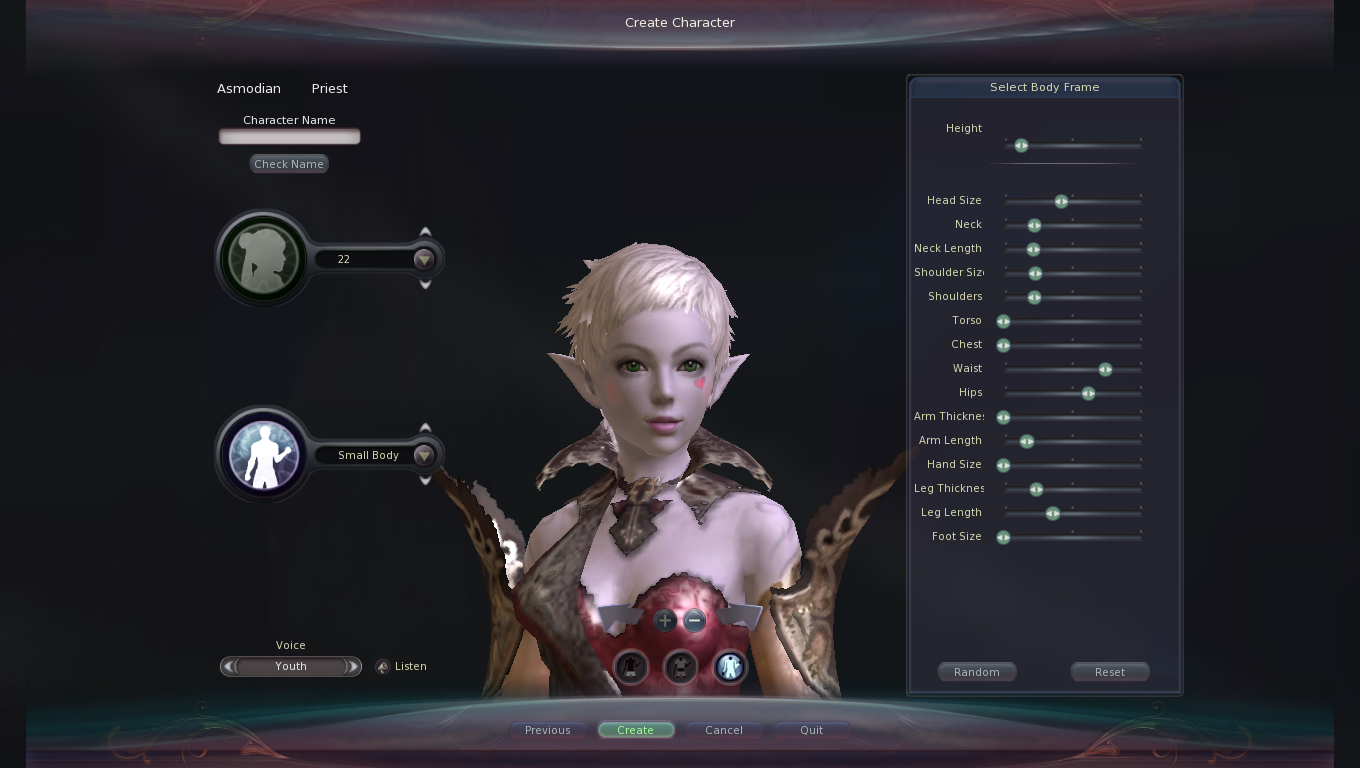Viewport: 1360px width, 768px height.
Task: Quit the game
Action: click(811, 730)
